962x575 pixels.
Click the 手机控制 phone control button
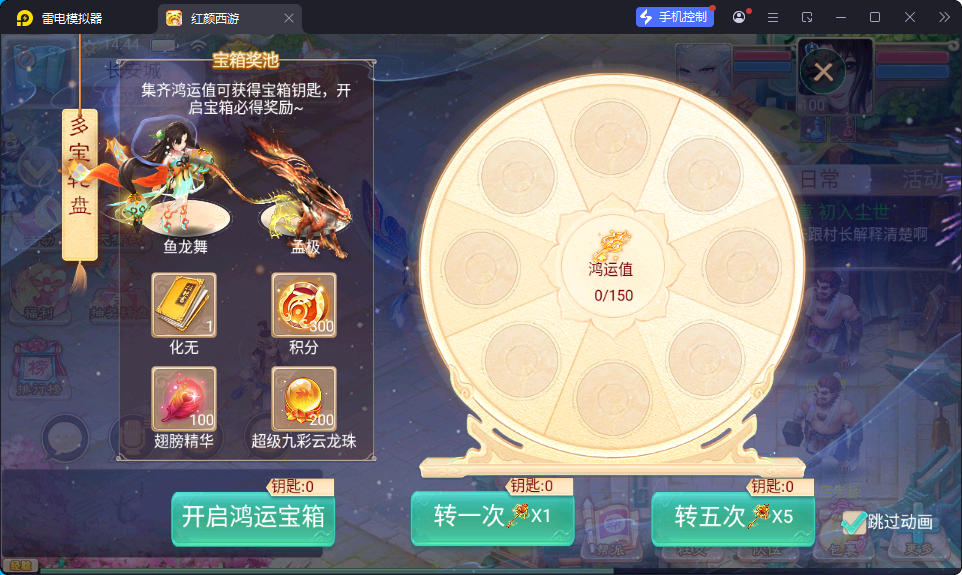pyautogui.click(x=674, y=17)
